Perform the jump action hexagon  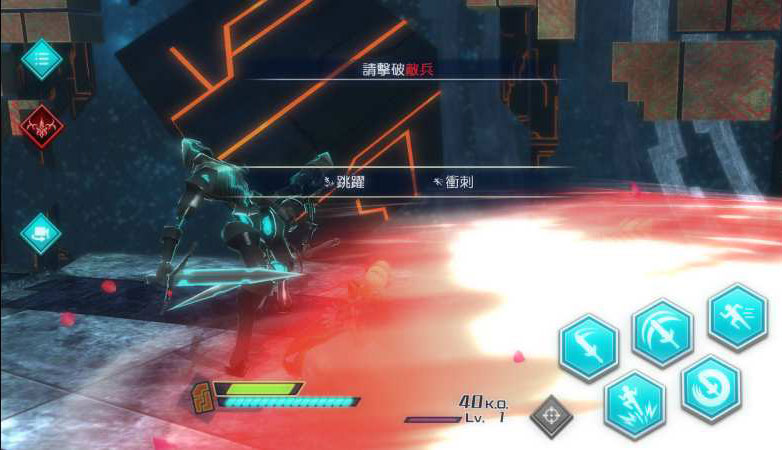tap(635, 403)
